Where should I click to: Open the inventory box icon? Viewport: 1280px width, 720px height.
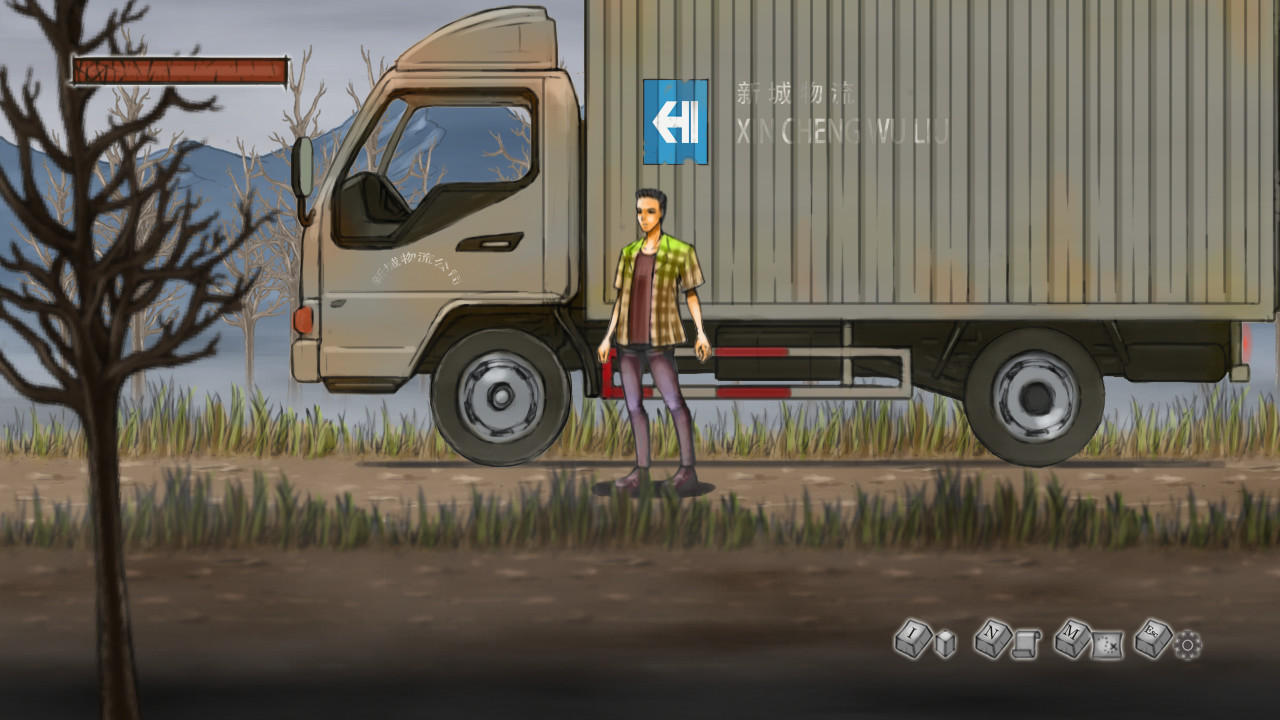(945, 645)
